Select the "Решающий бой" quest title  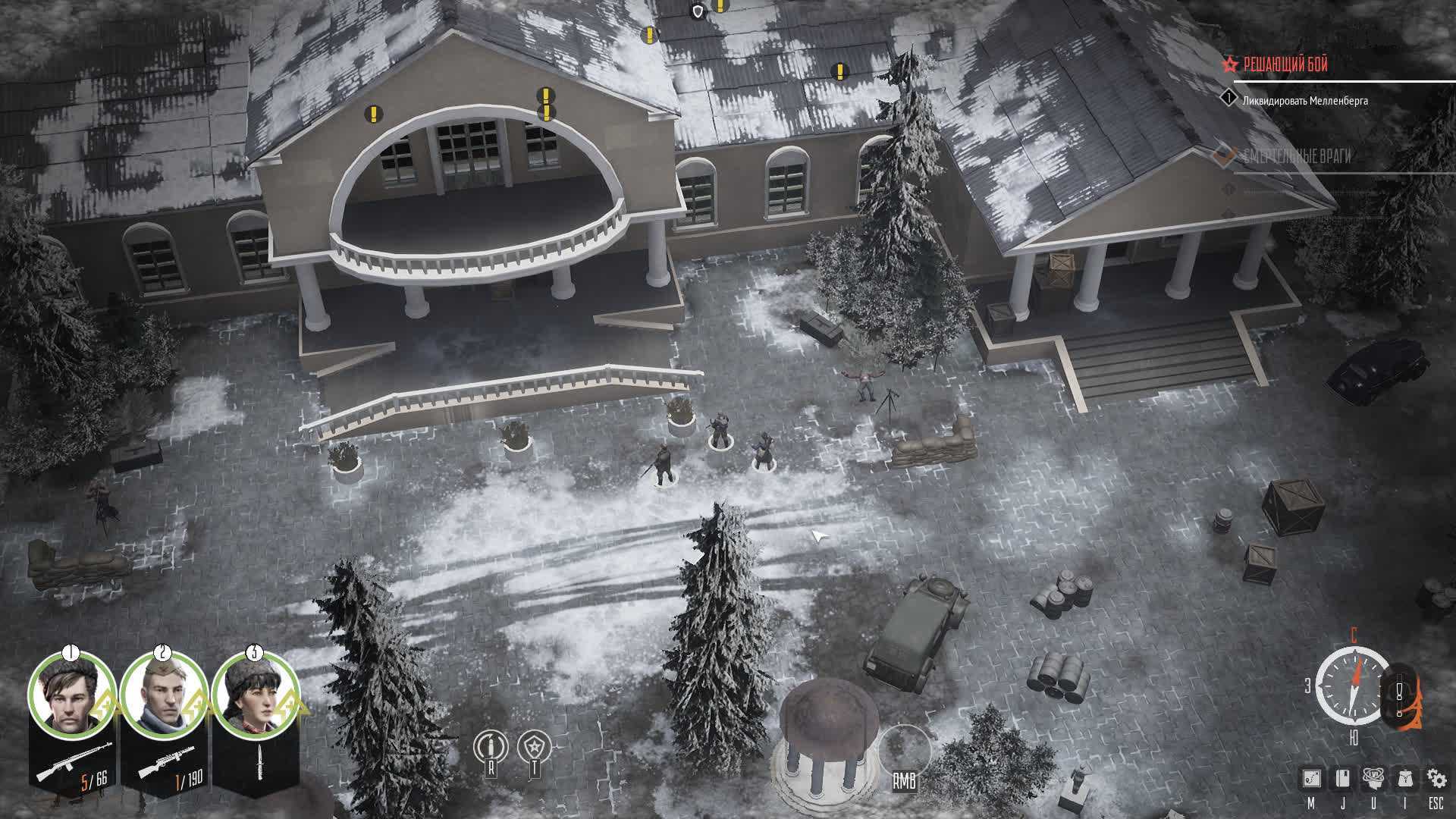[1285, 65]
